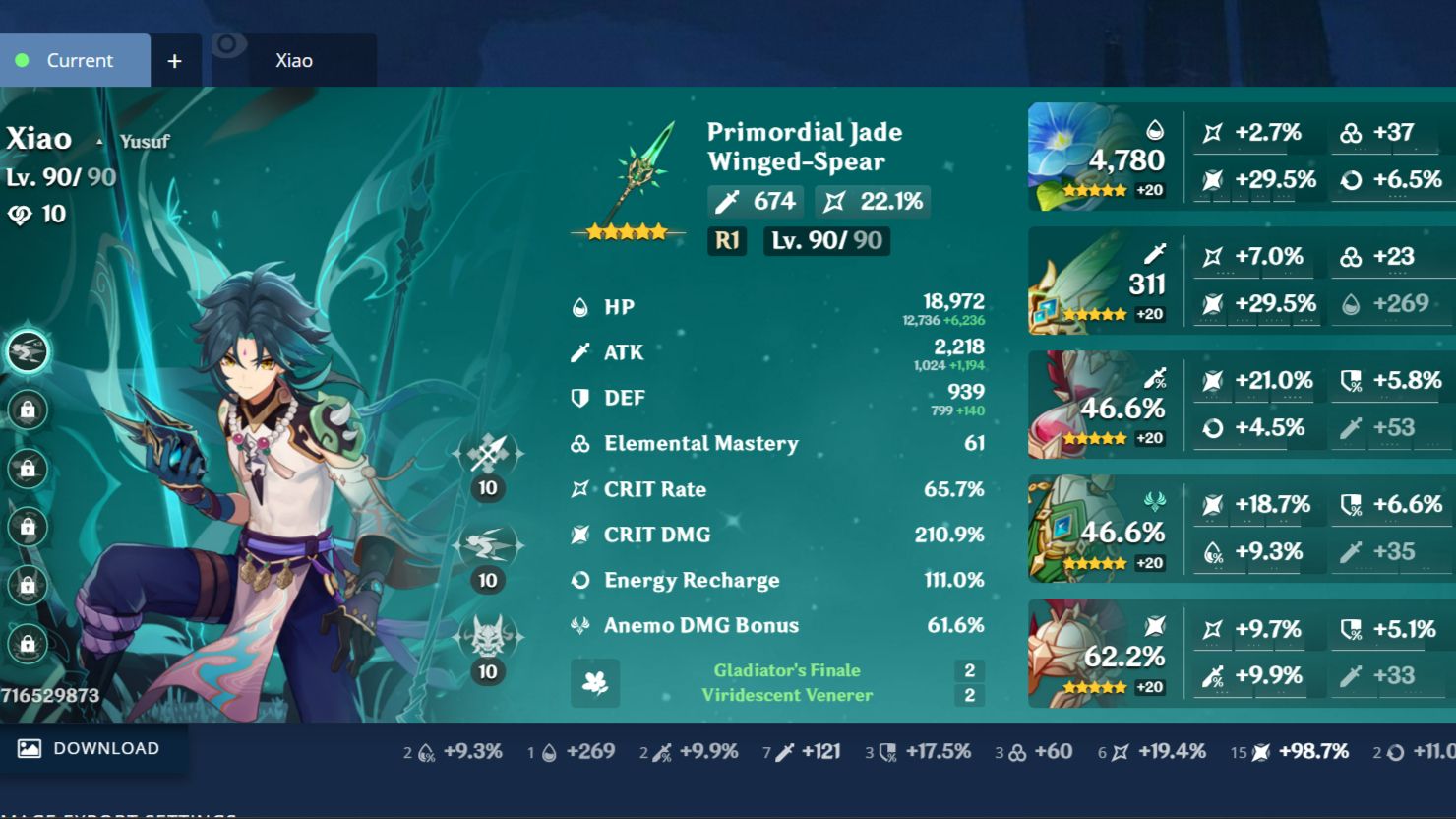Select the Elemental Mastery stat icon
Viewport: 1456px width, 819px height.
[x=578, y=444]
